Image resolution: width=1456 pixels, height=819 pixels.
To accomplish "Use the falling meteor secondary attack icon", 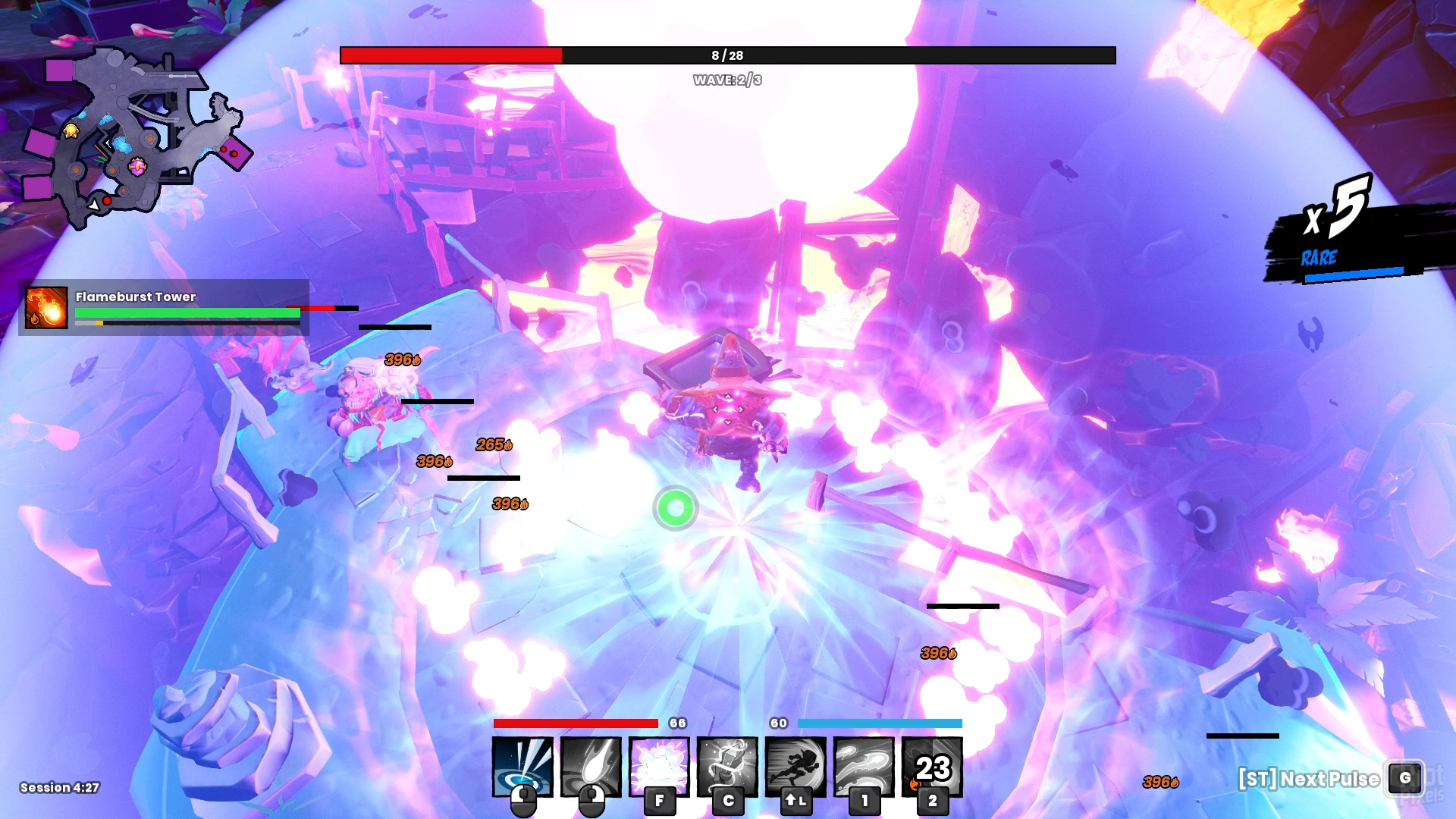I will tap(591, 766).
